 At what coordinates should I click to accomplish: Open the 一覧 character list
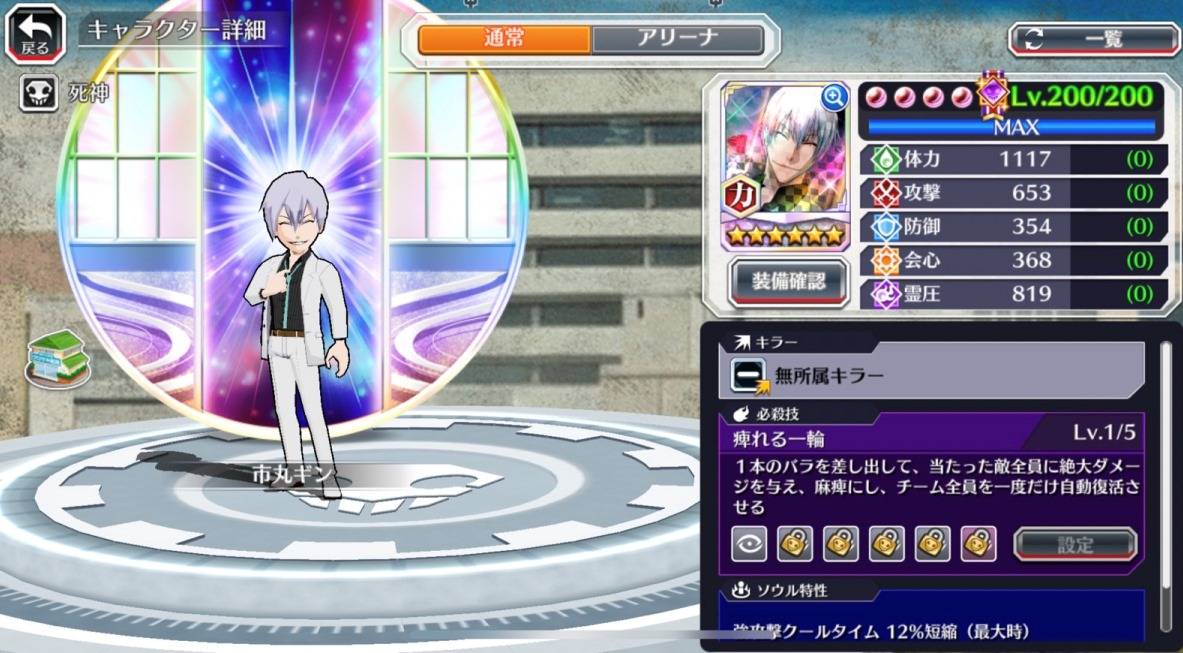(x=1093, y=39)
